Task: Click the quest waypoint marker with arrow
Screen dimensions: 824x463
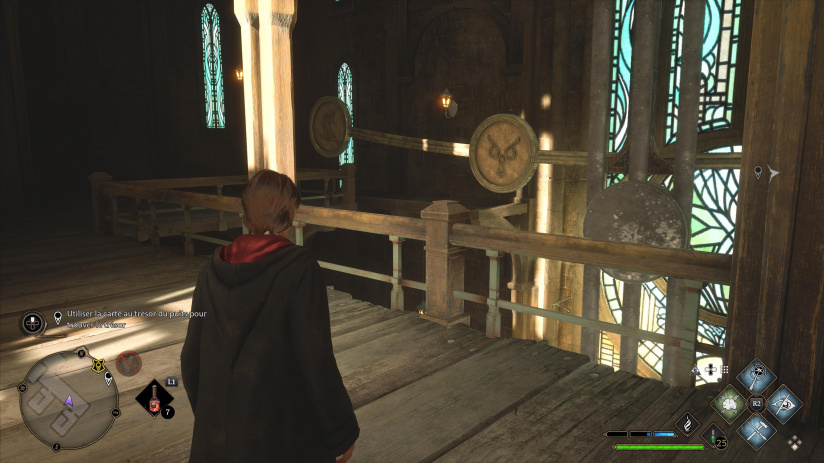Action: click(766, 173)
